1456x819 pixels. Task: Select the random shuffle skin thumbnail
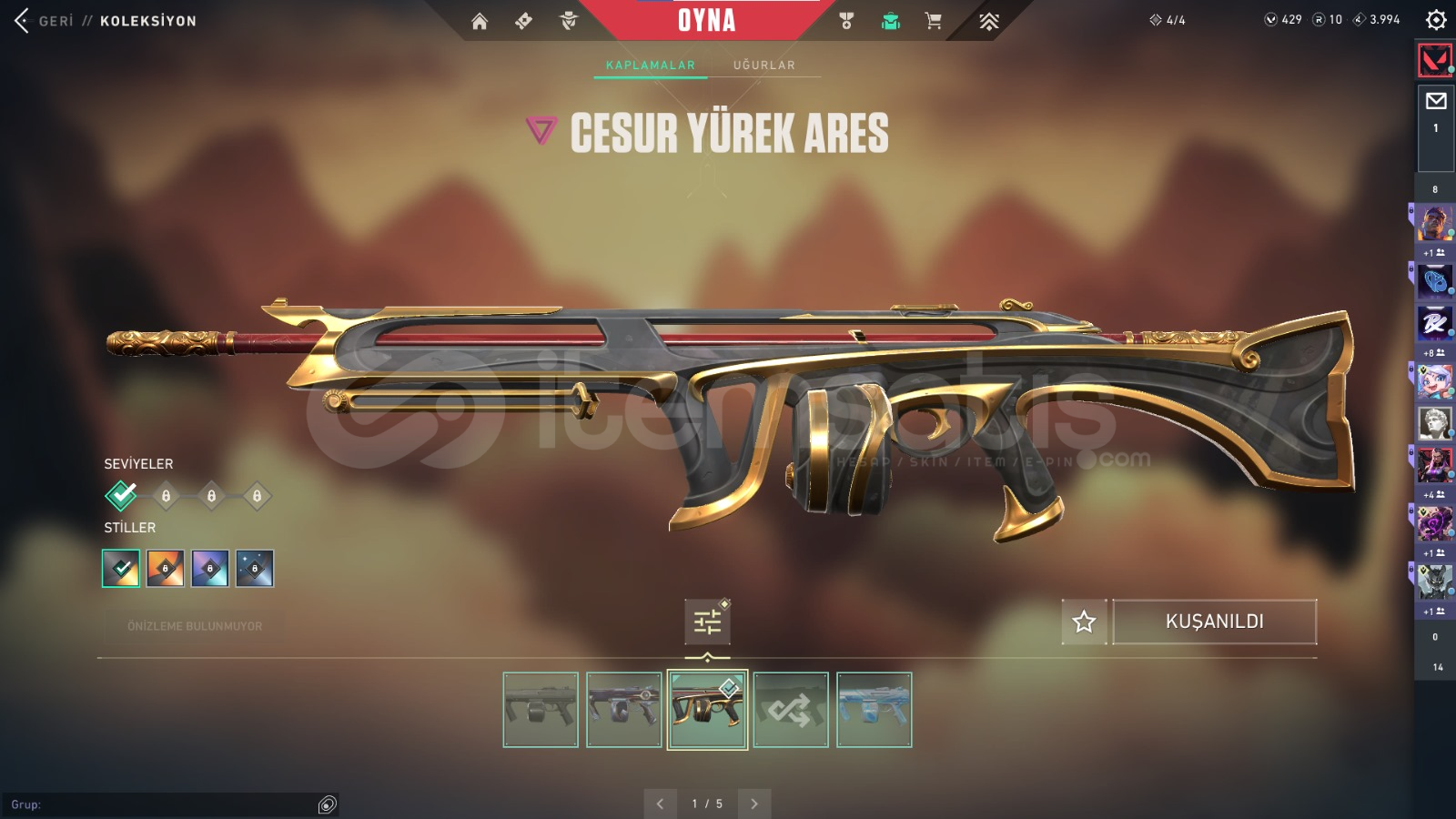tap(791, 710)
